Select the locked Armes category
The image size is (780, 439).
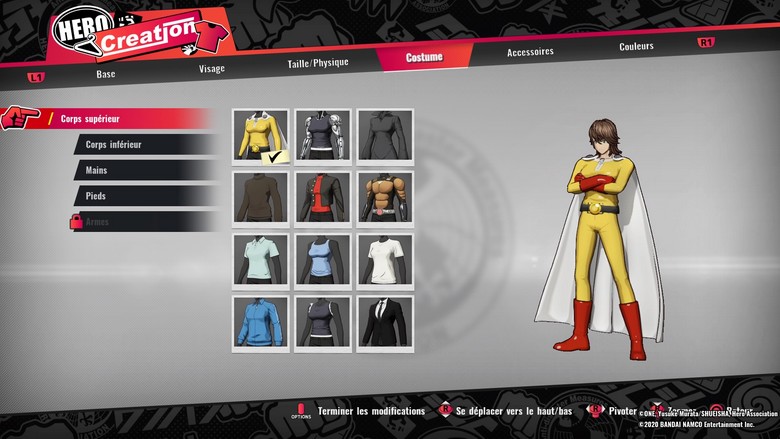tap(143, 222)
